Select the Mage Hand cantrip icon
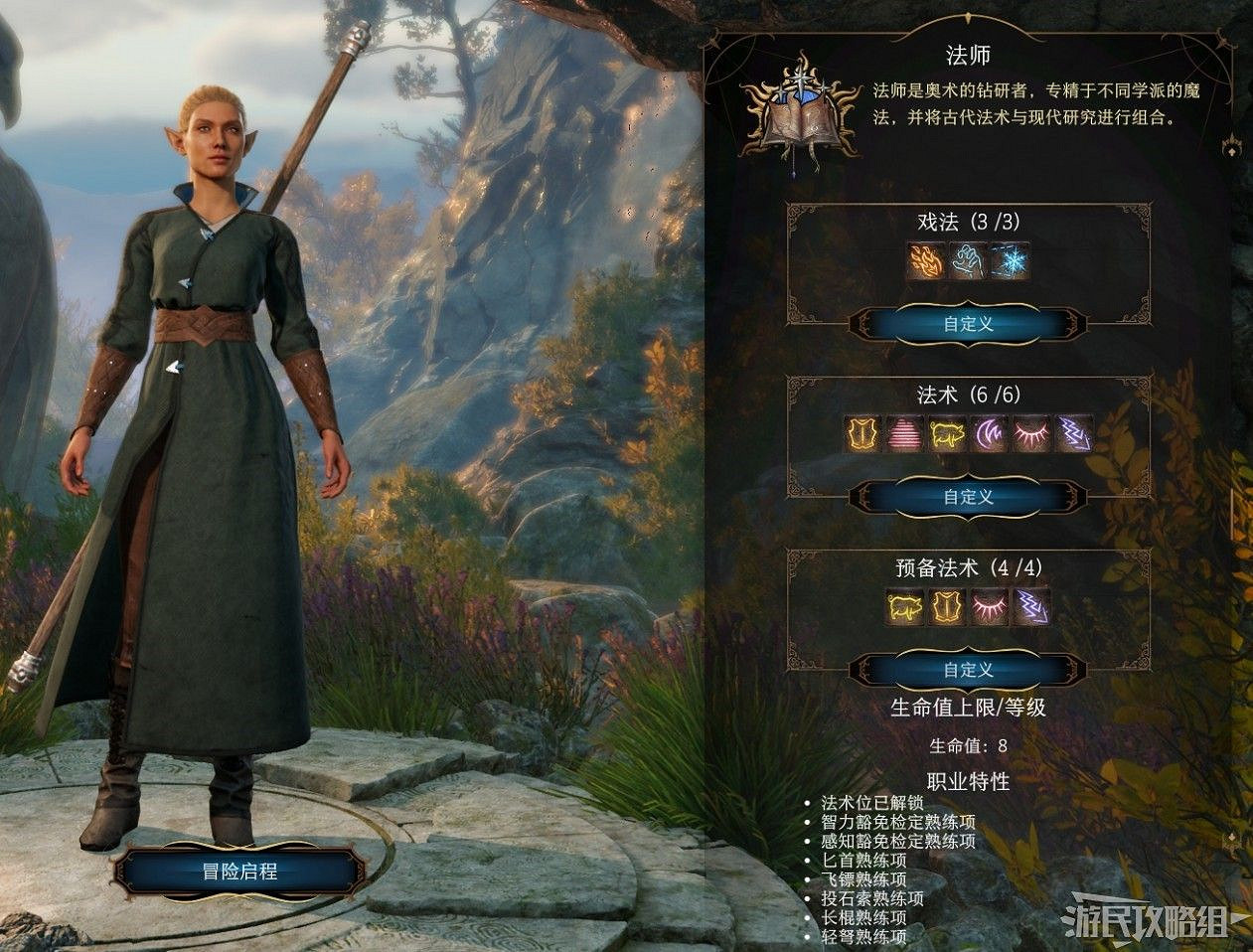Viewport: 1253px width, 952px height. click(968, 261)
